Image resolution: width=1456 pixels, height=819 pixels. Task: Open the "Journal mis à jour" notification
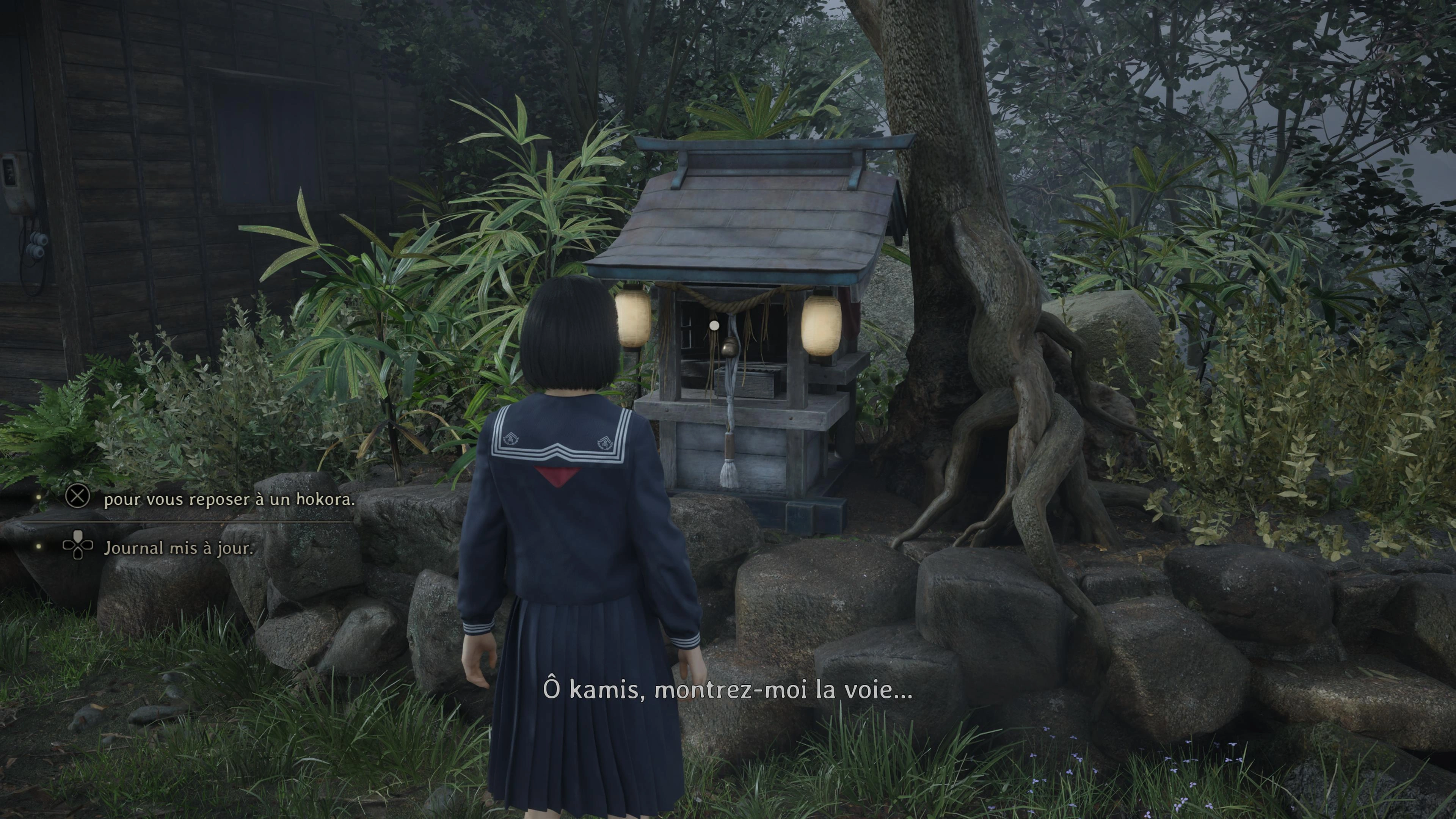pyautogui.click(x=178, y=548)
